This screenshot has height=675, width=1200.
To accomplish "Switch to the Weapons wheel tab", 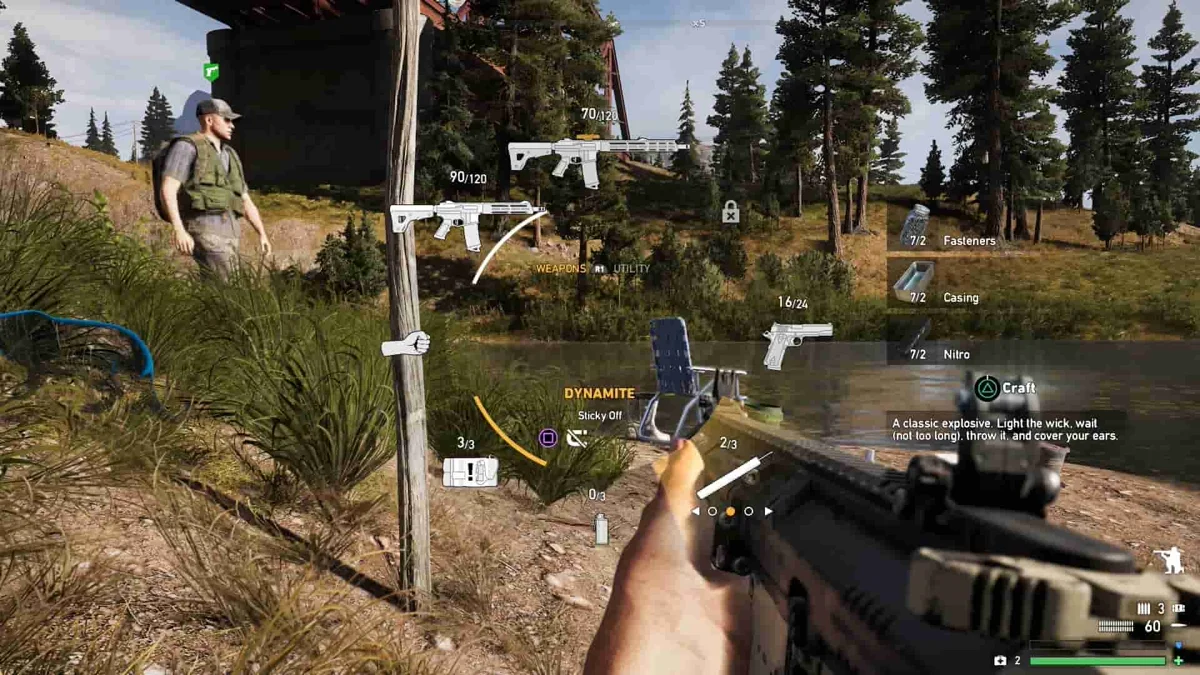I will point(561,269).
